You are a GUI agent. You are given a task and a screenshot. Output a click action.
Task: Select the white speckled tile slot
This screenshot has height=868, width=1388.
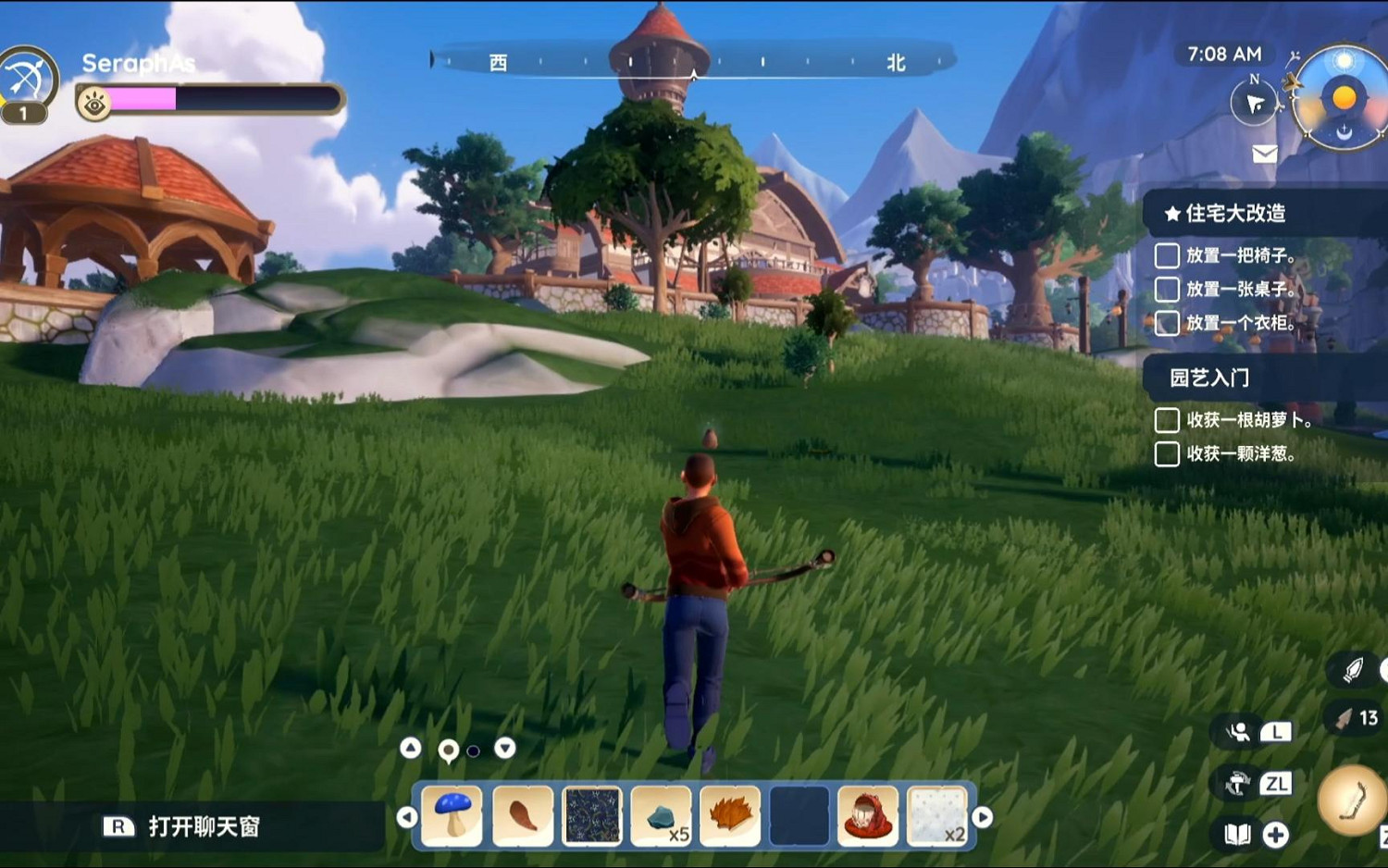pyautogui.click(x=936, y=815)
